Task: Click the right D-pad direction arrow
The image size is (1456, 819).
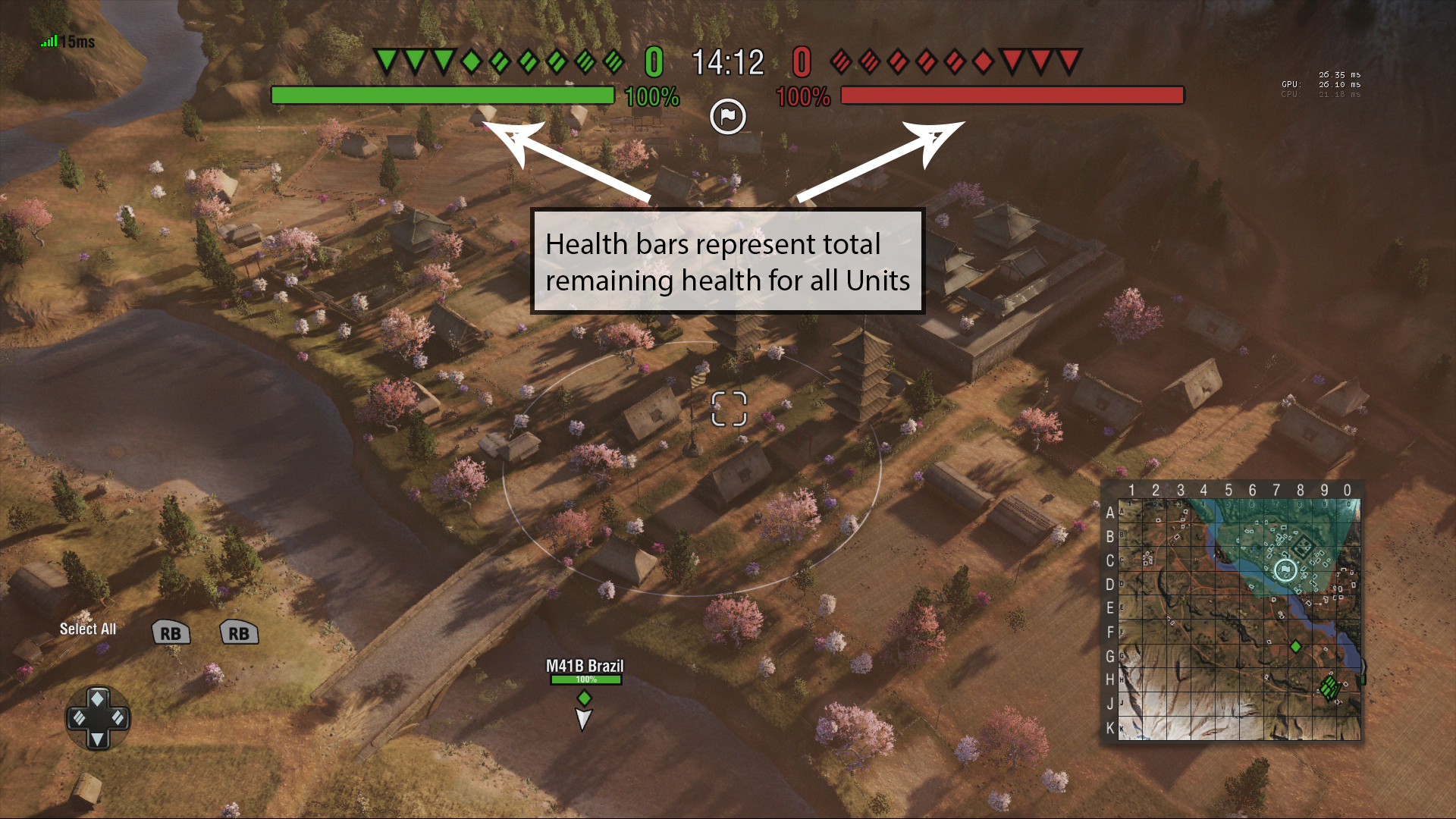Action: (x=118, y=717)
